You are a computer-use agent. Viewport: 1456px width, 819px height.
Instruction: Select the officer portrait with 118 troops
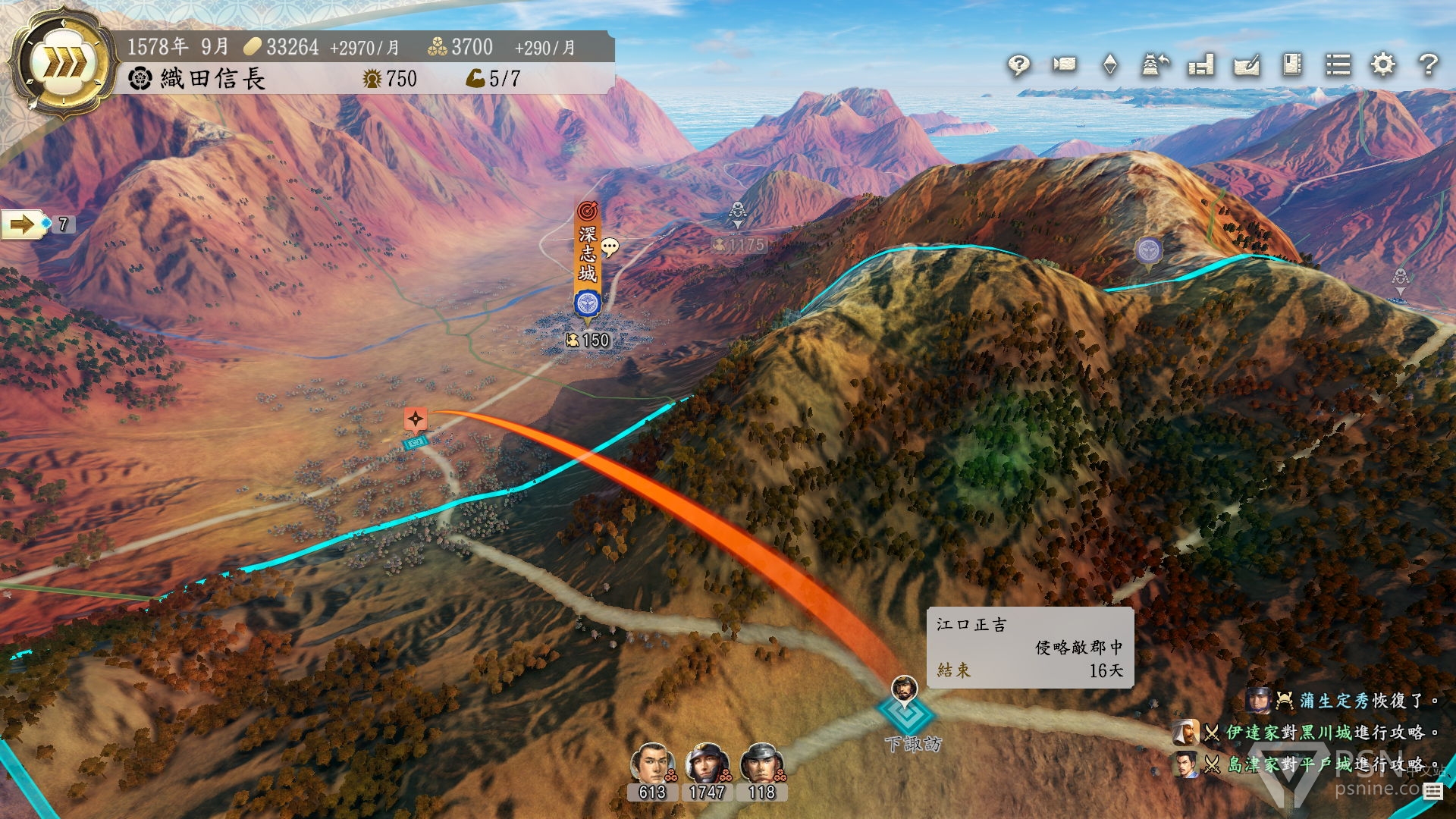[x=761, y=764]
